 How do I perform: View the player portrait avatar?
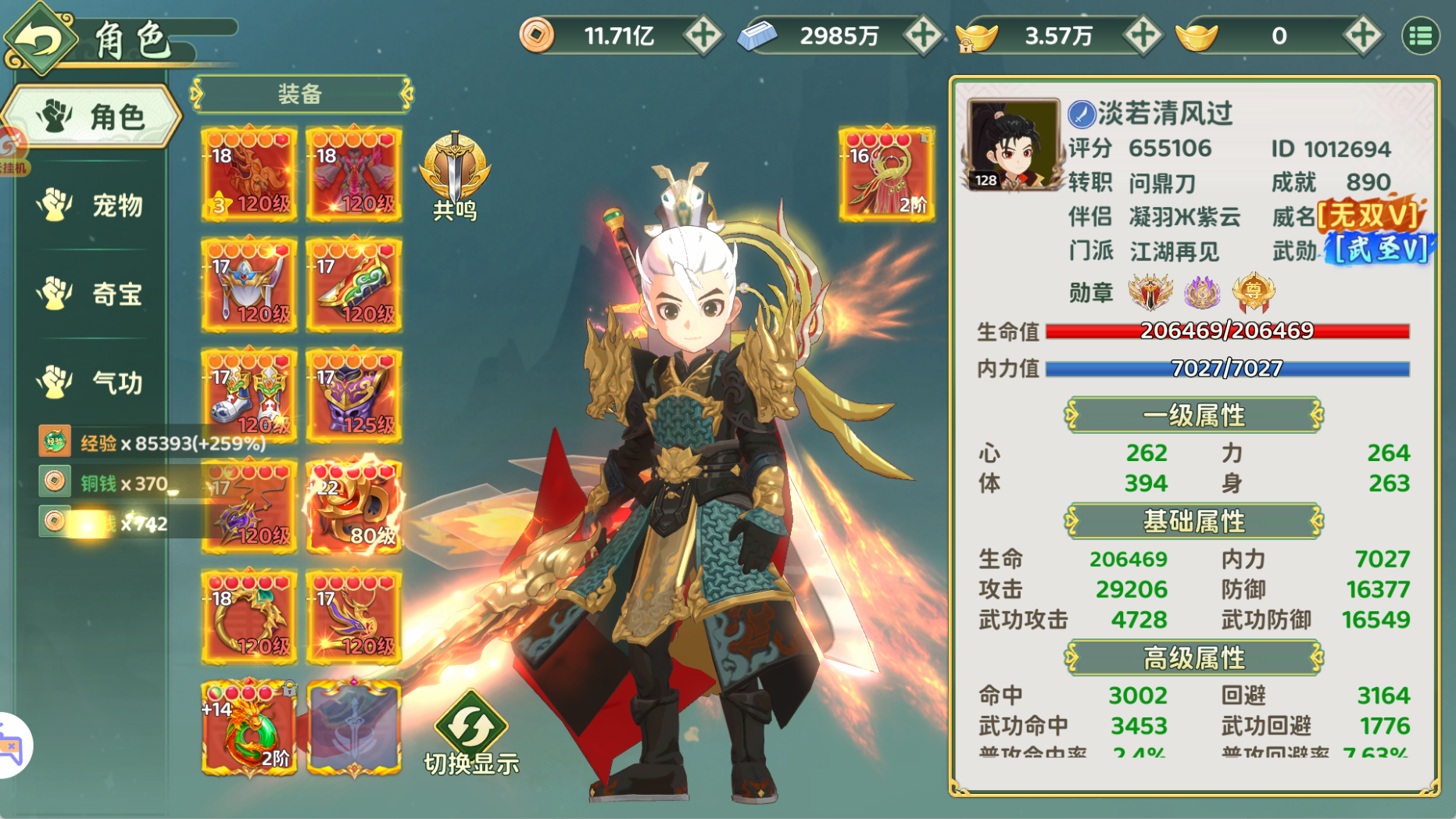click(x=1013, y=145)
